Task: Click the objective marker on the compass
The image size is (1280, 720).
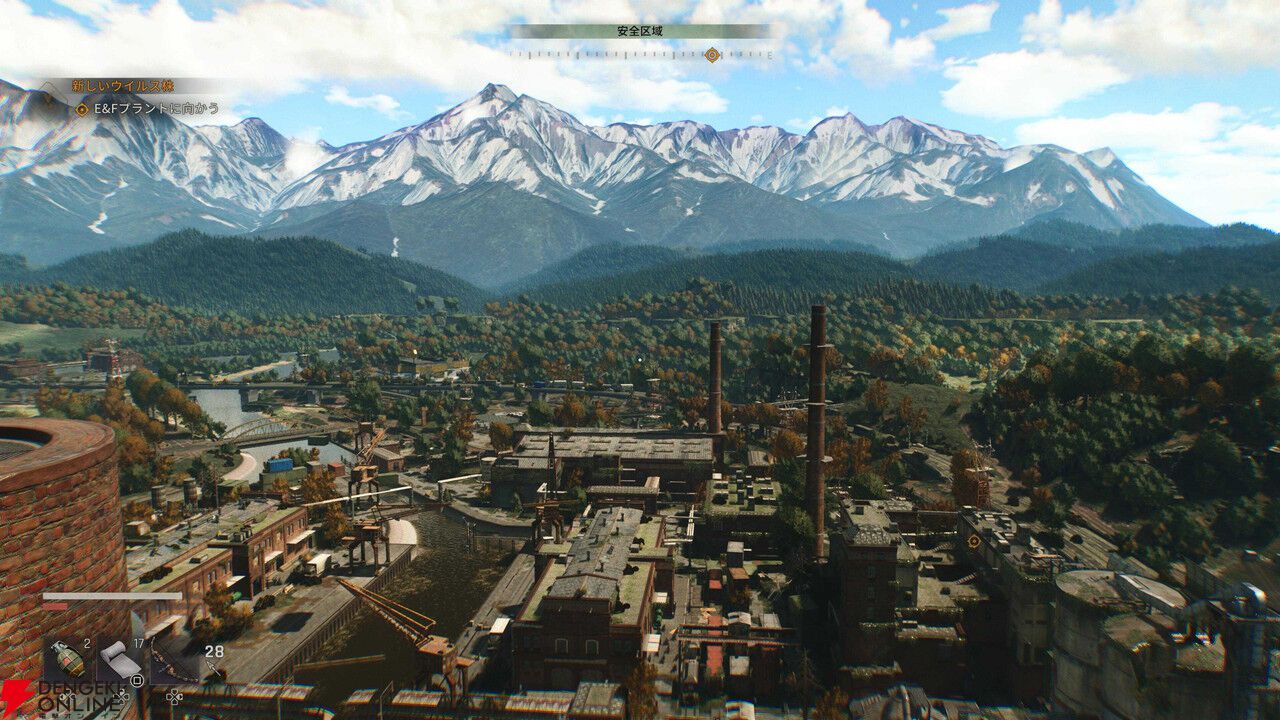Action: [x=711, y=55]
